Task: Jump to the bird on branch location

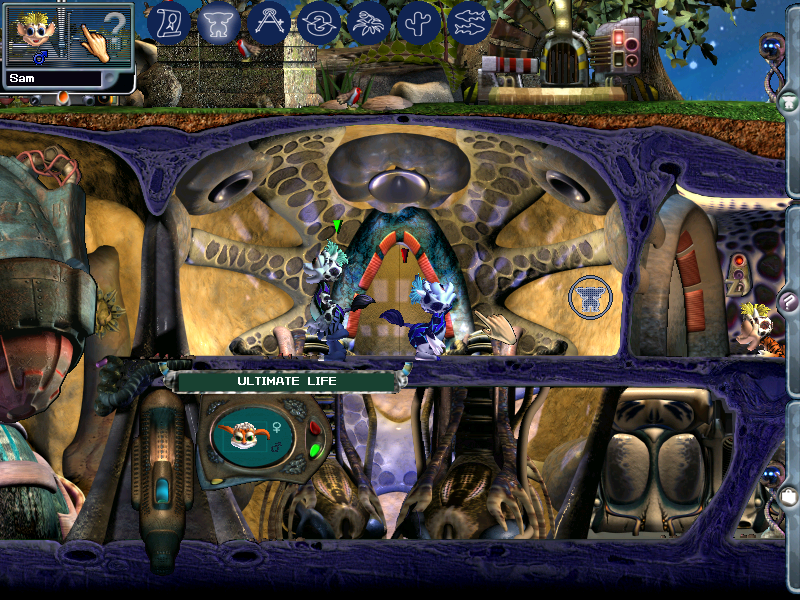Action: tap(368, 21)
